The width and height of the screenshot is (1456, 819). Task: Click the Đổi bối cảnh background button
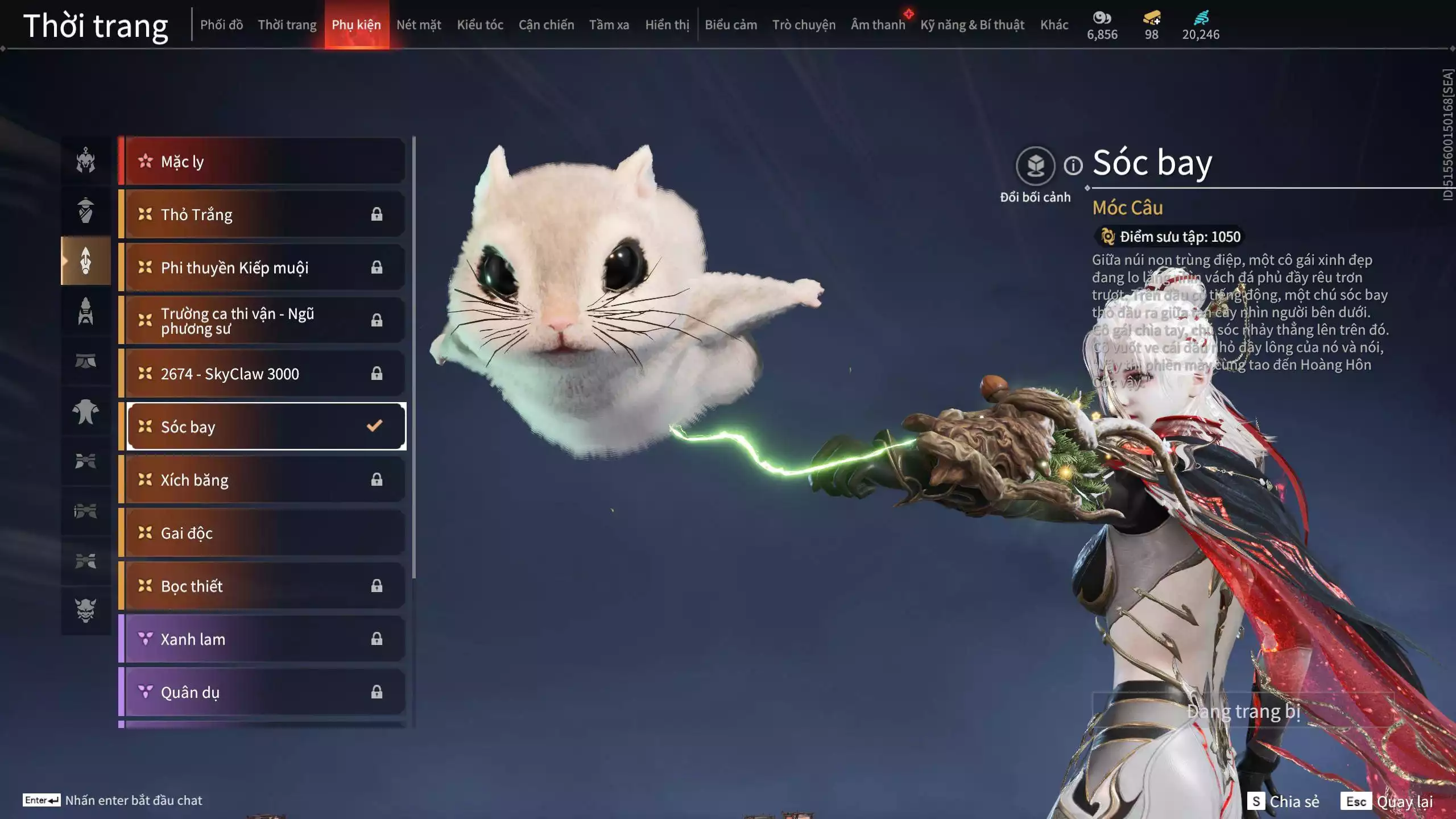pos(1035,166)
